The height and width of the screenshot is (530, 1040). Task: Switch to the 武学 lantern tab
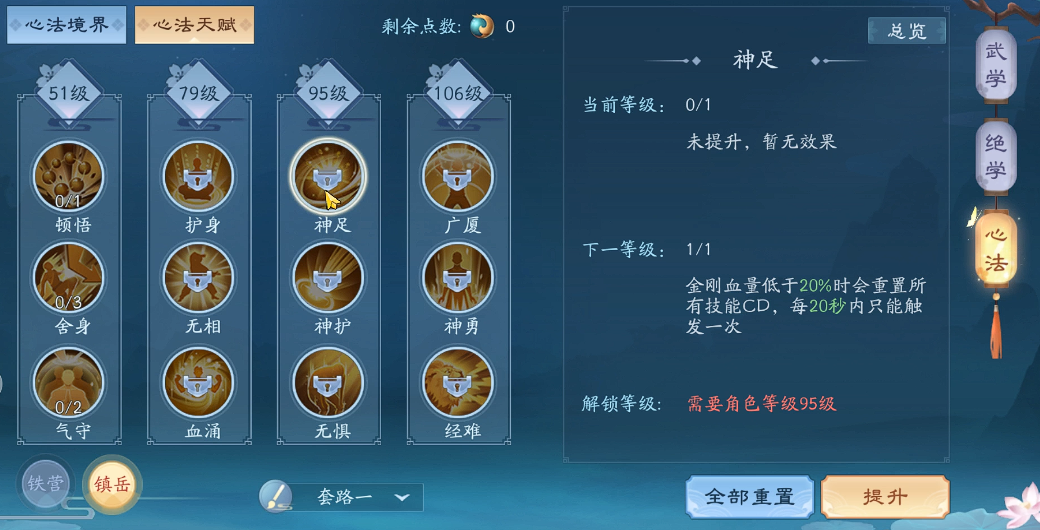[995, 65]
